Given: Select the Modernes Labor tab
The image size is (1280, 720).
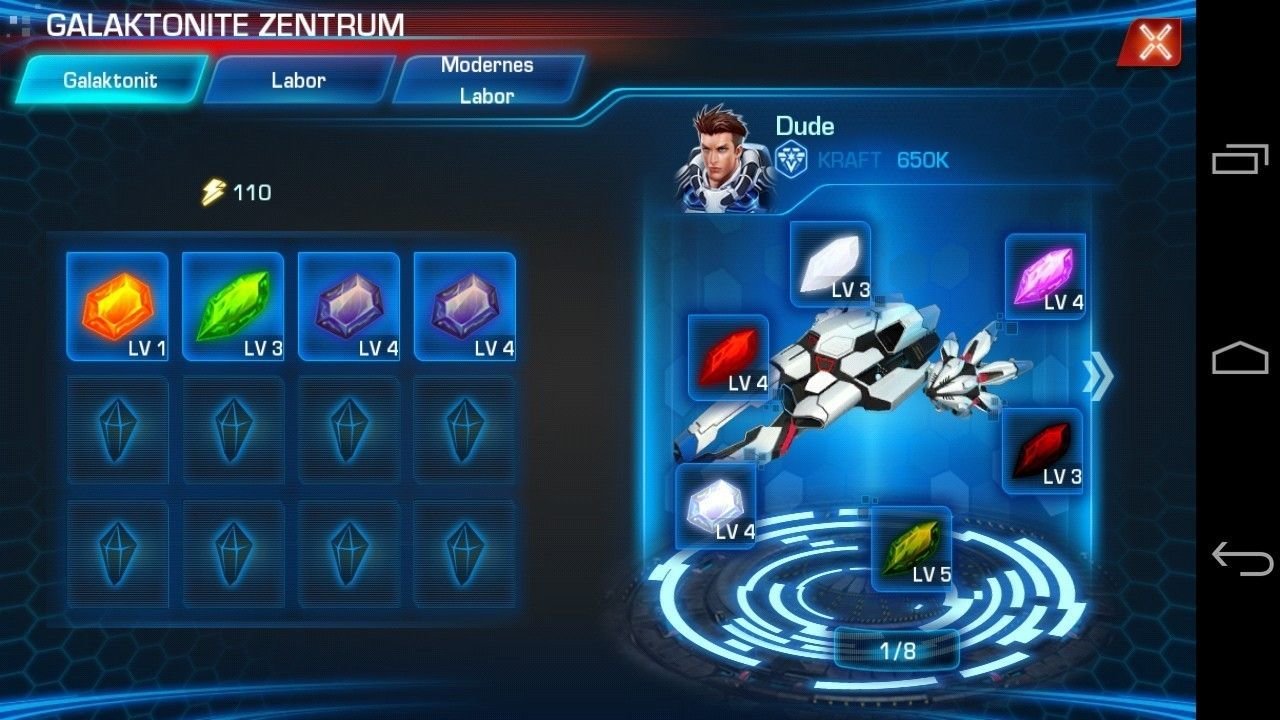Looking at the screenshot, I should coord(487,80).
